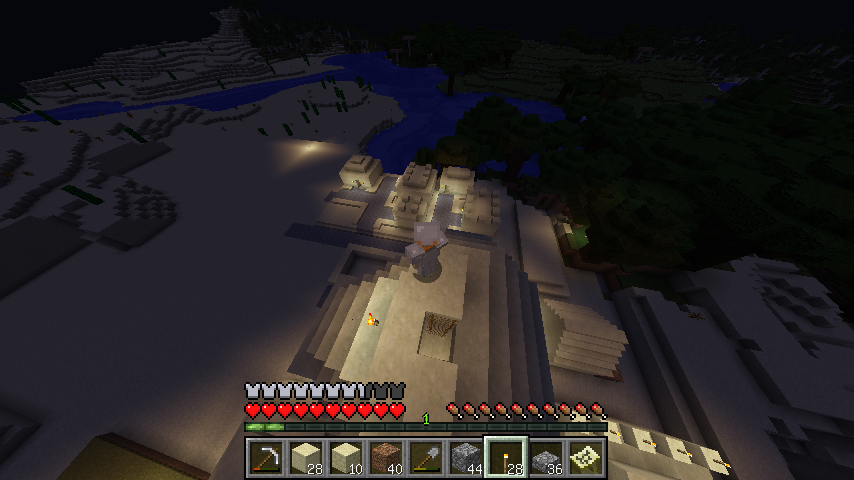
Task: Switch to the dirt block stack
Action: (385, 458)
